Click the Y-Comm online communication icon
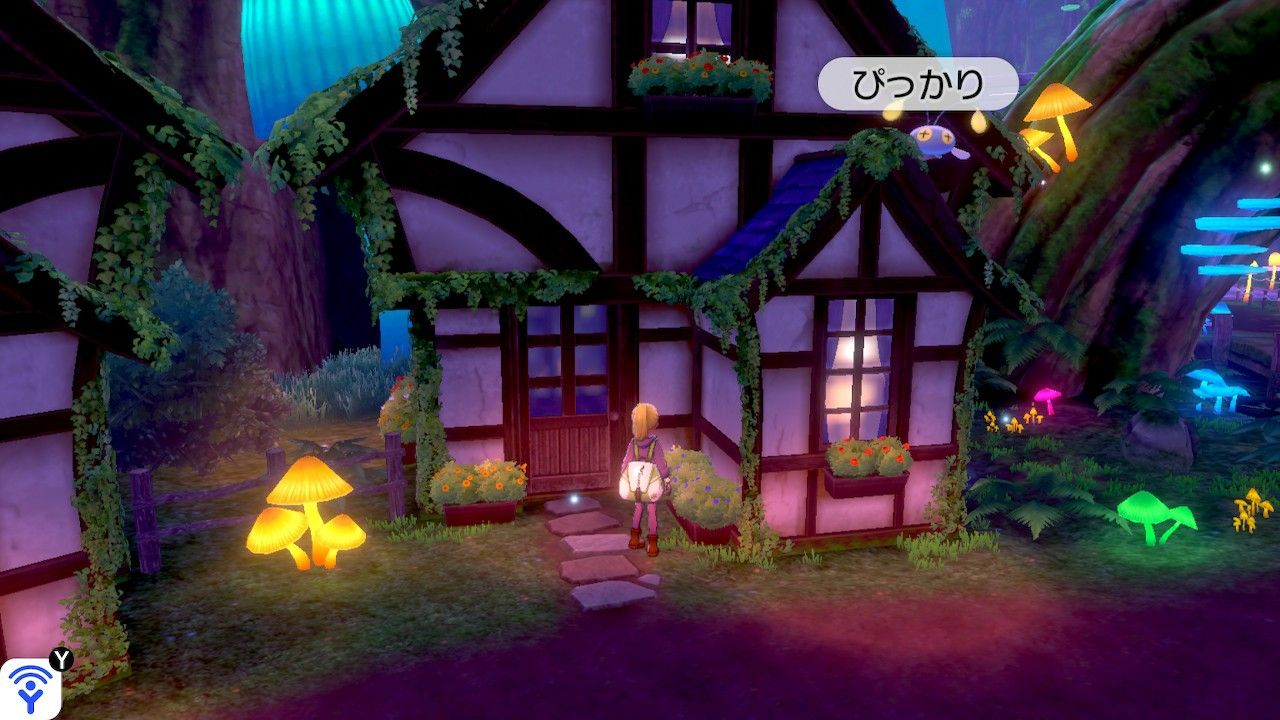 point(32,688)
